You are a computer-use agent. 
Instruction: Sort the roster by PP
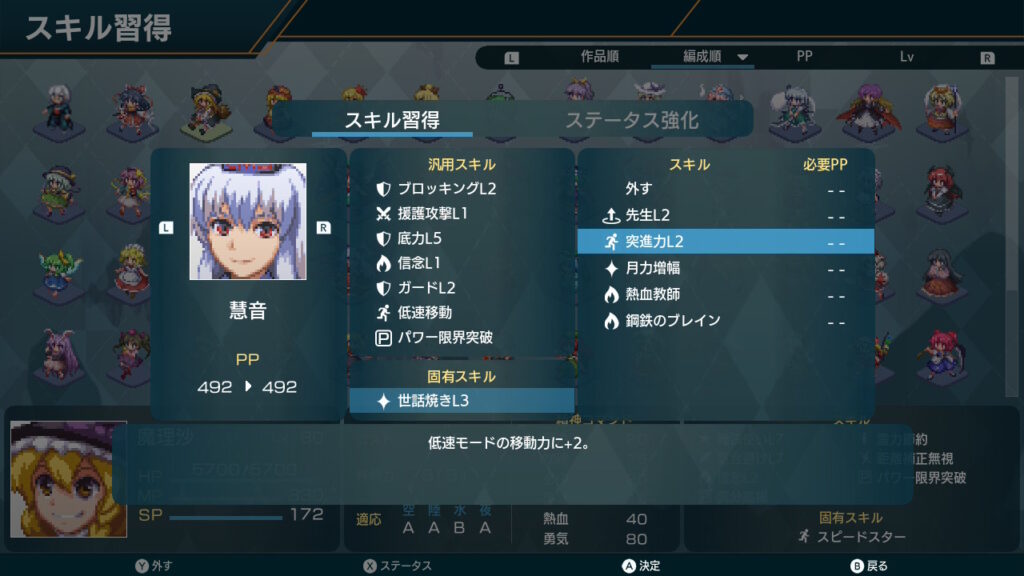[x=804, y=57]
